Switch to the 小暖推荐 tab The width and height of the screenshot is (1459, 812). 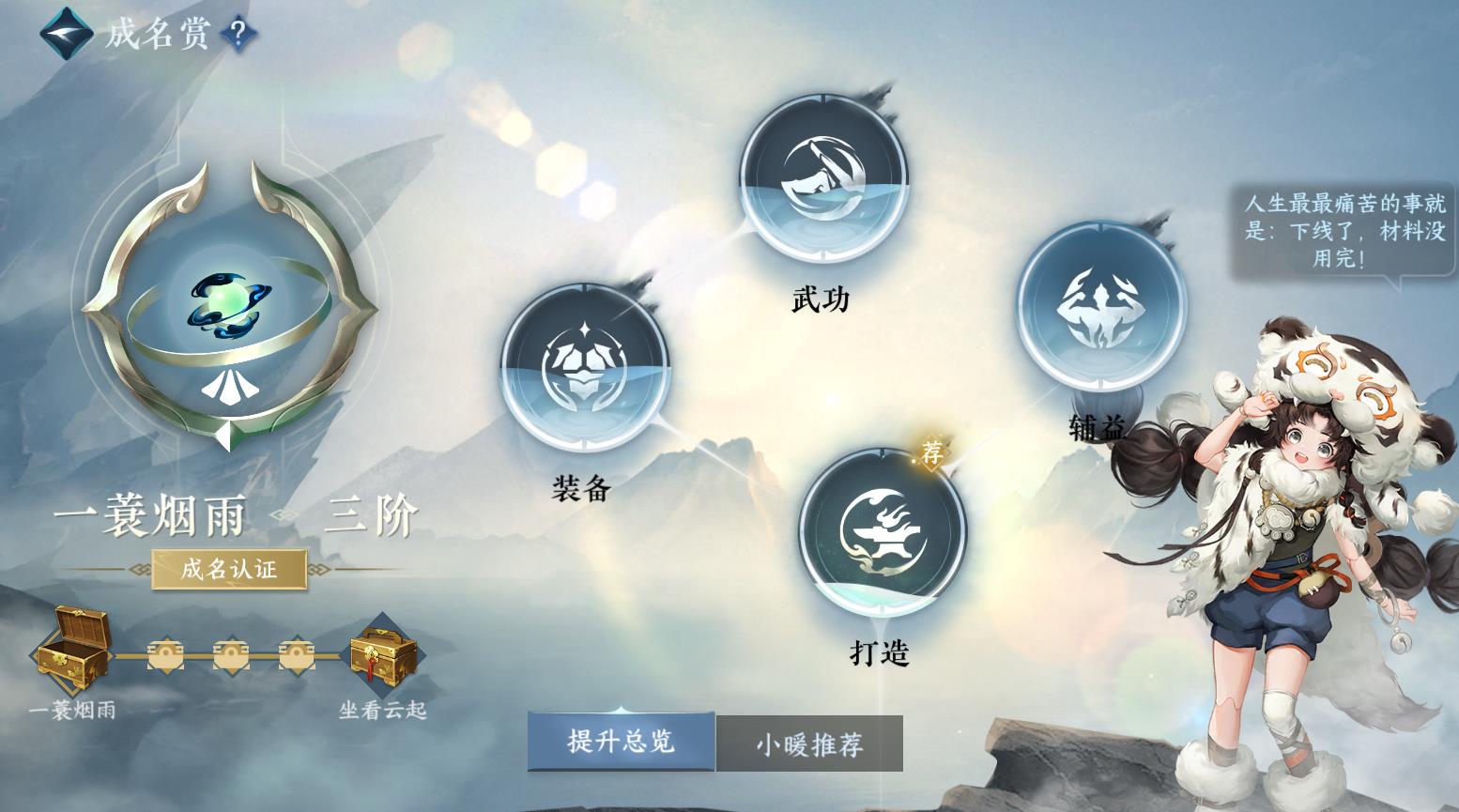(808, 743)
